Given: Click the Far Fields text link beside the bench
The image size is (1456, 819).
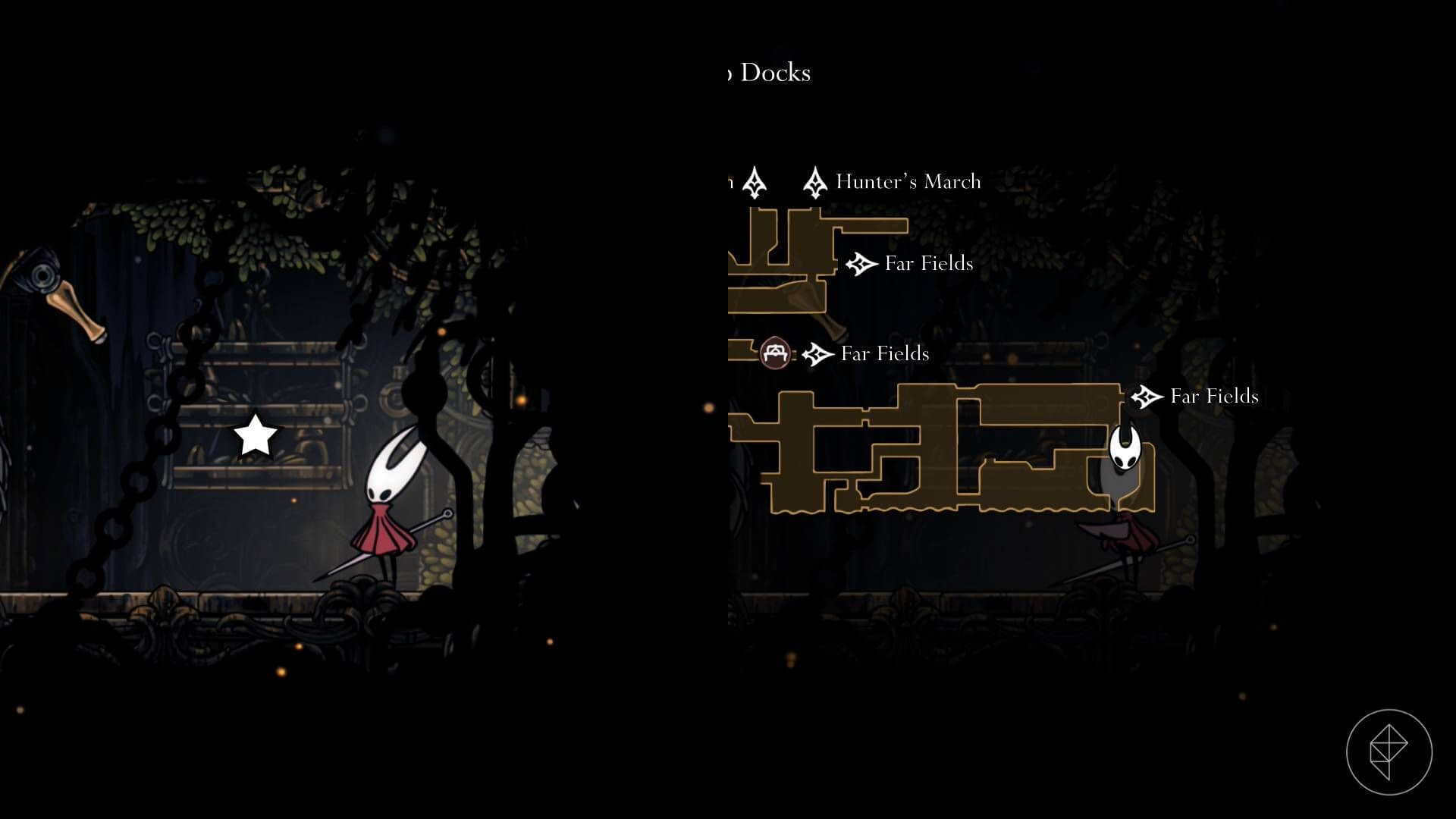Looking at the screenshot, I should coord(883,353).
